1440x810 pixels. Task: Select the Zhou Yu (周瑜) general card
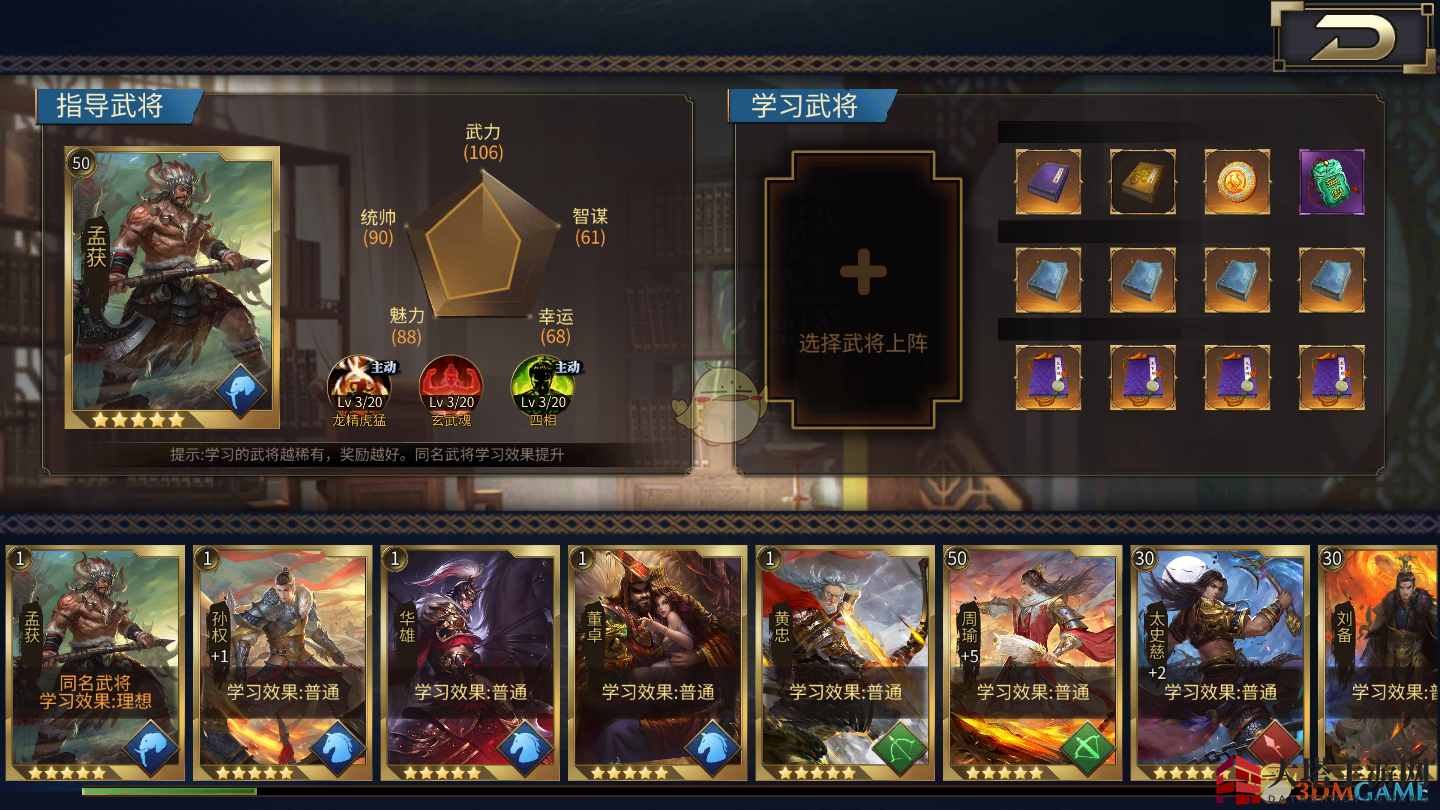click(1032, 662)
